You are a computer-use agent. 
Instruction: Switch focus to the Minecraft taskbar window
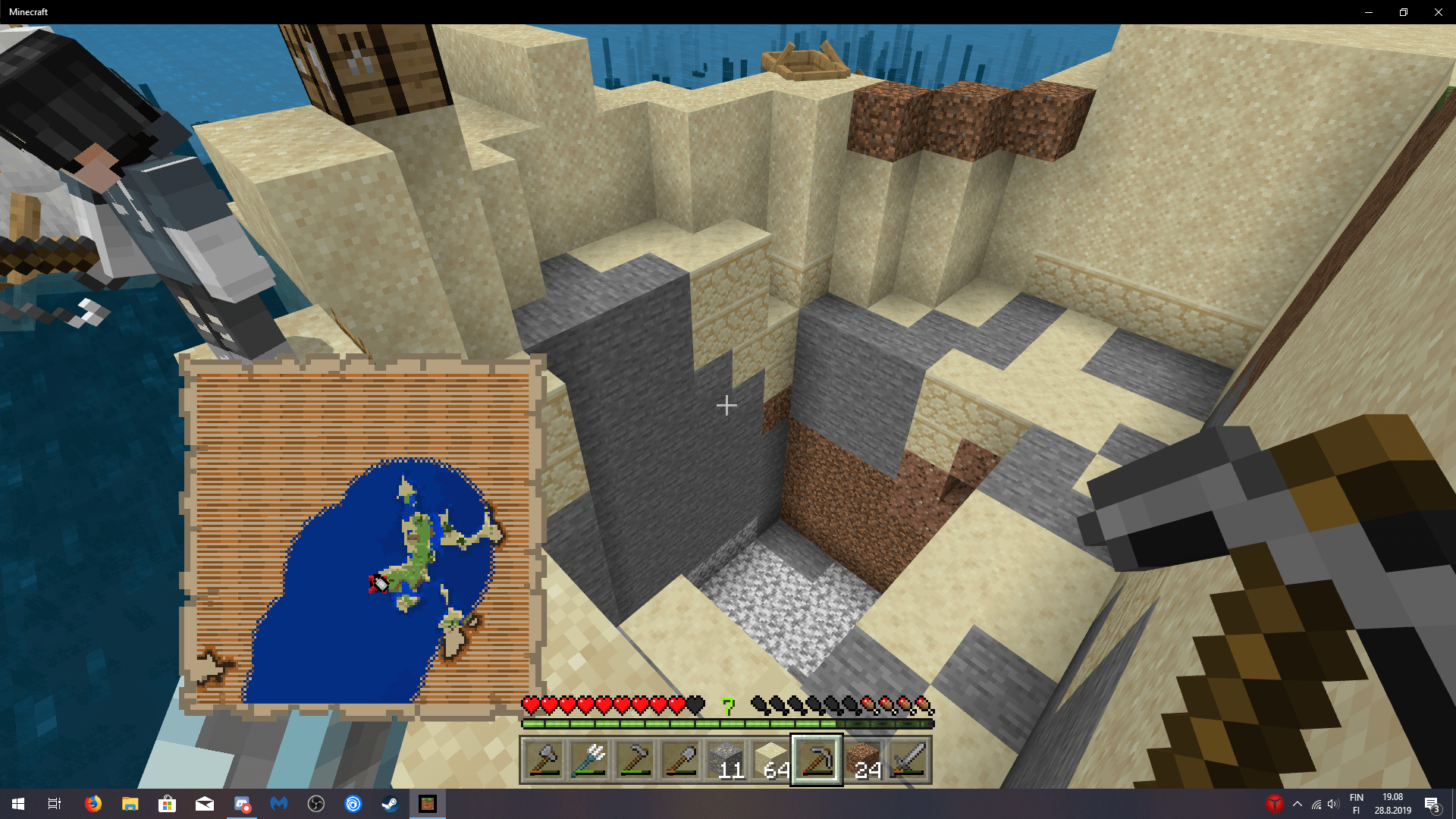pos(428,804)
